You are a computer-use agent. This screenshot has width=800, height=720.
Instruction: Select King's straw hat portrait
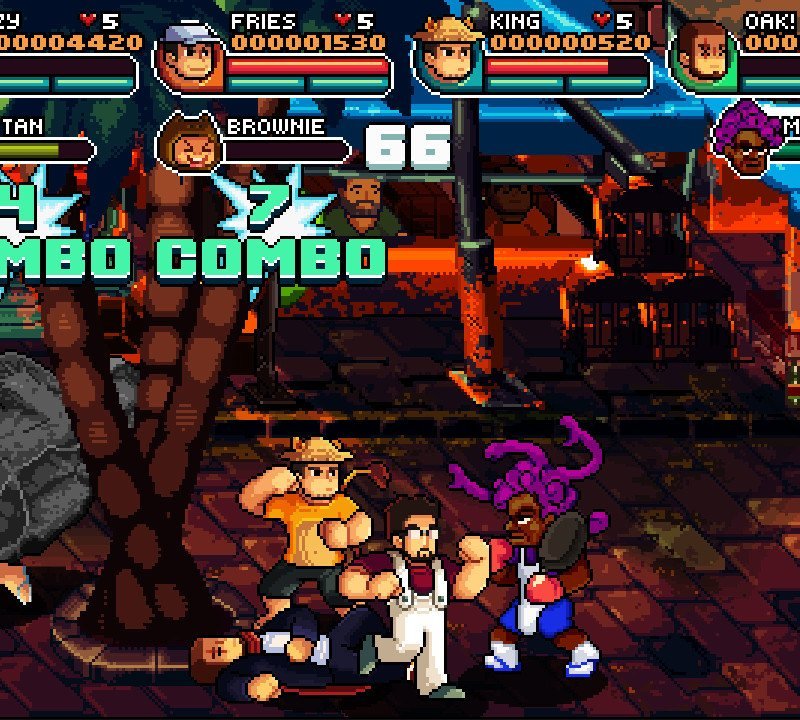pos(447,54)
